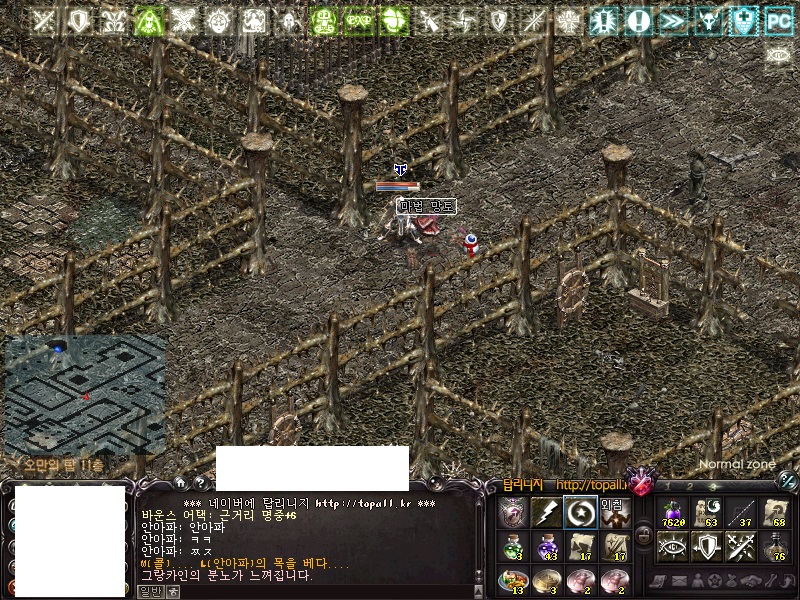Activate the crescent moon and star skill
The width and height of the screenshot is (800, 600).
(x=579, y=512)
